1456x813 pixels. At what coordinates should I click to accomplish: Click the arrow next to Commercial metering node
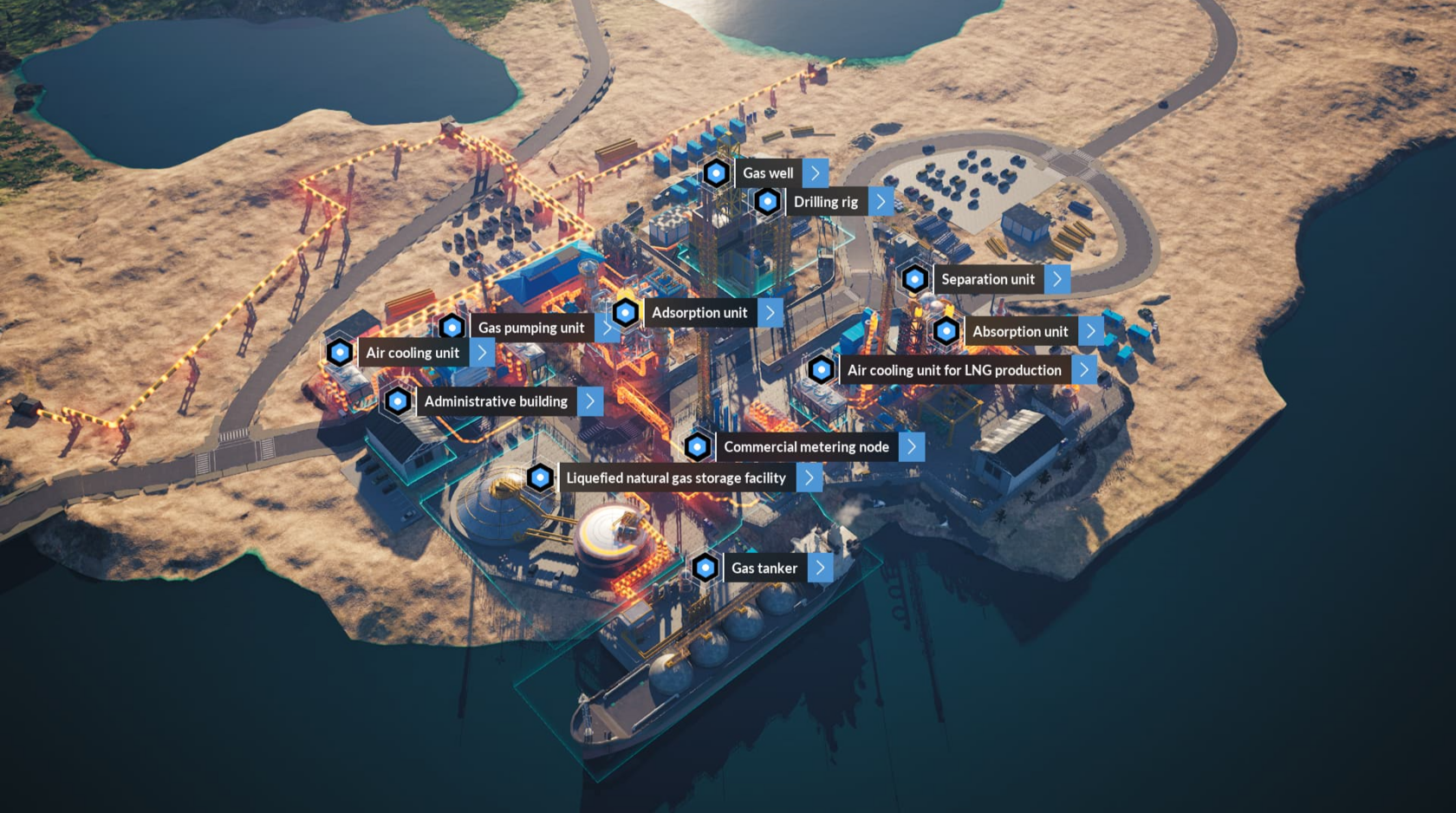[912, 447]
